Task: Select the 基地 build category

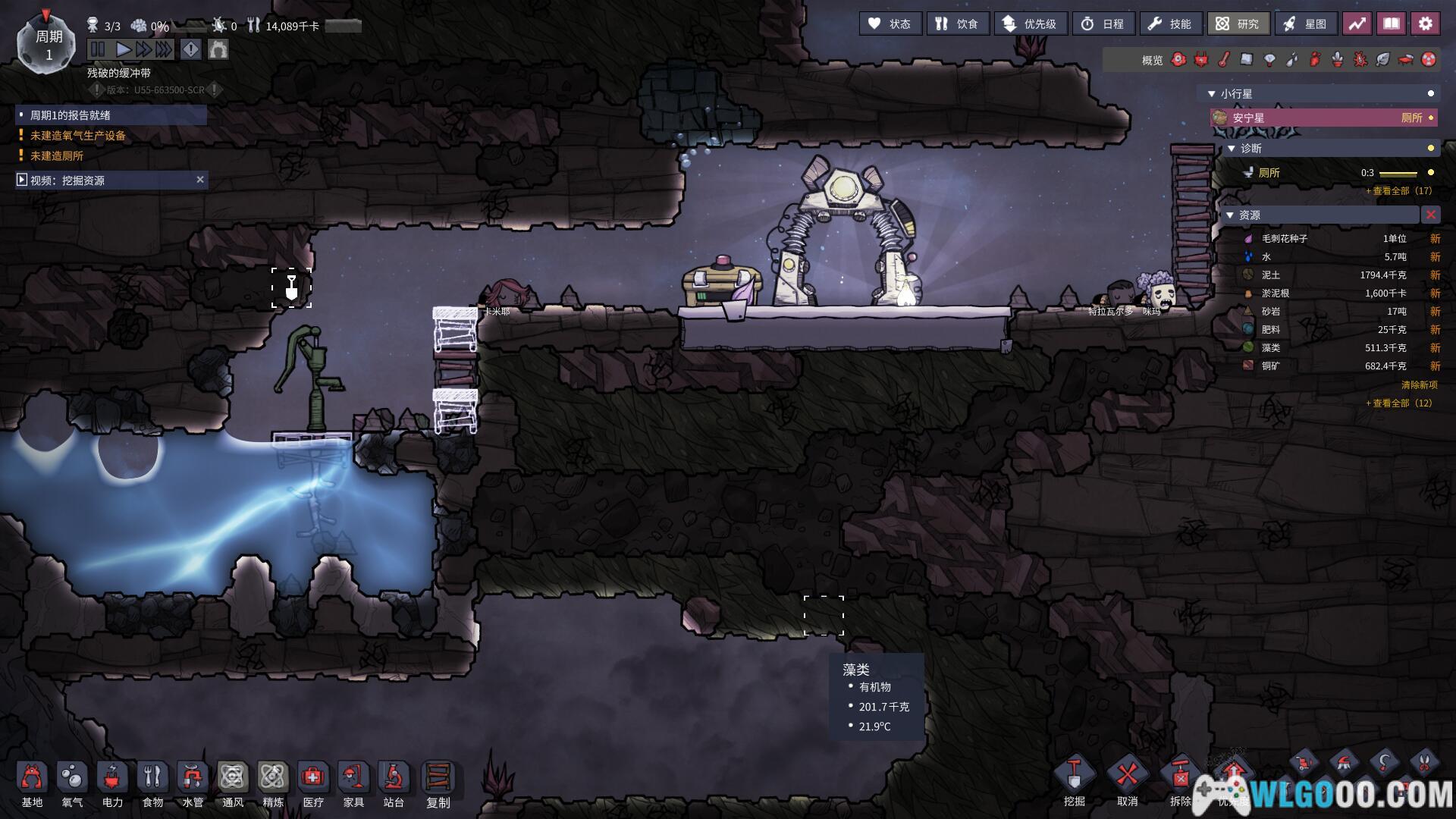Action: [x=32, y=785]
